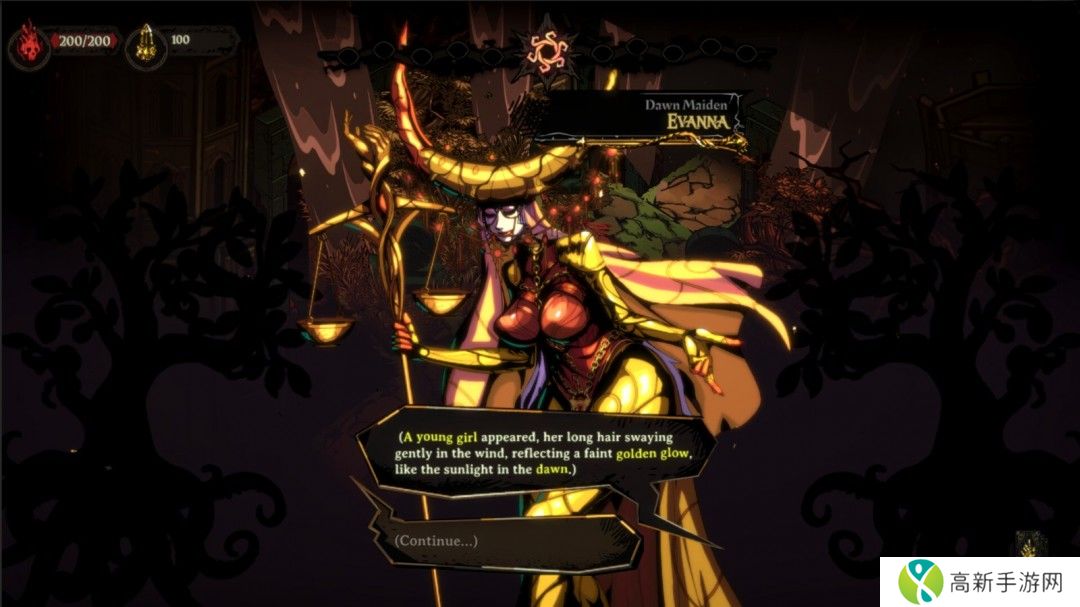
Task: Open the dim golden icon in bottom-right corner
Action: click(1027, 545)
